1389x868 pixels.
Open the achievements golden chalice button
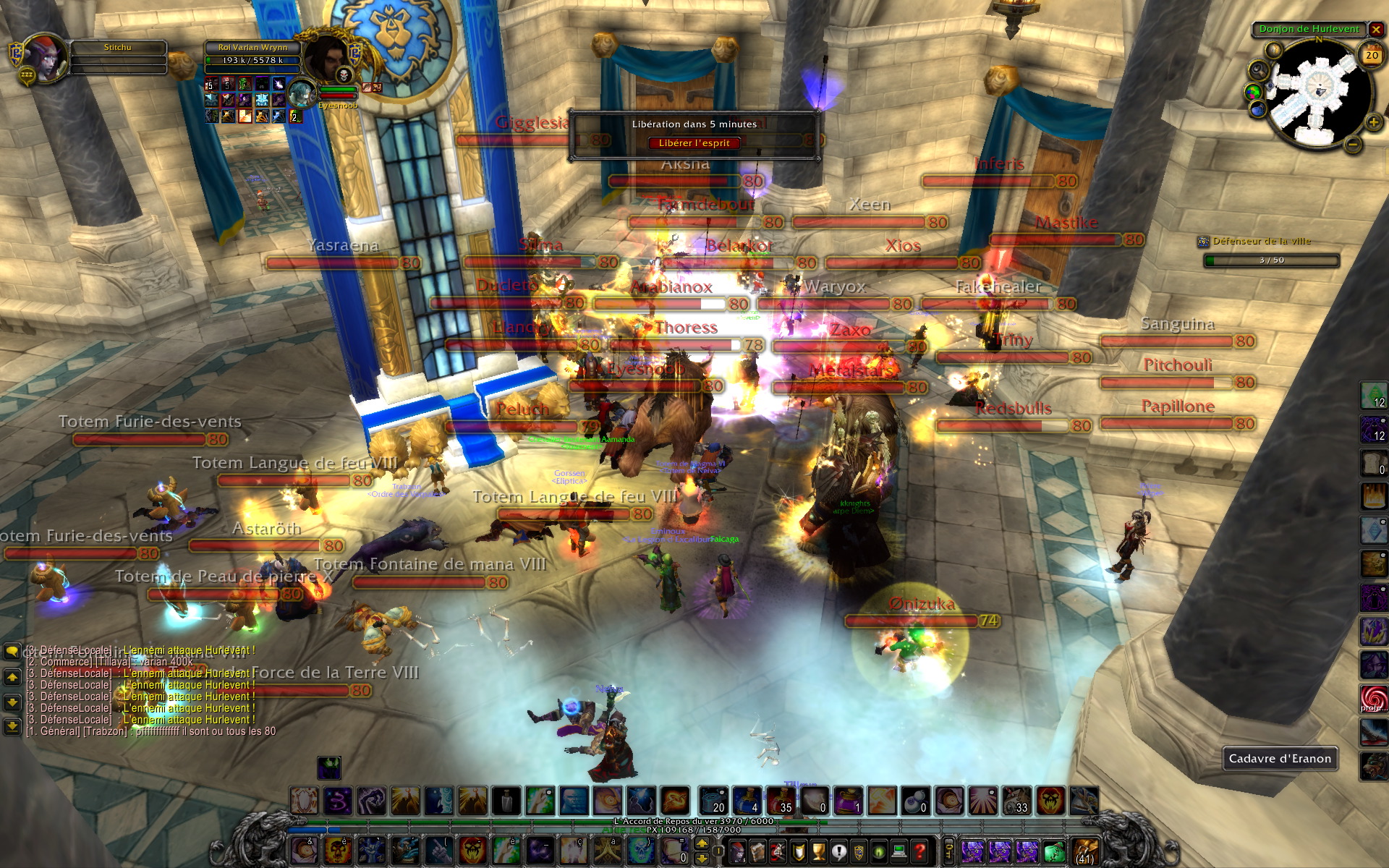point(818,851)
